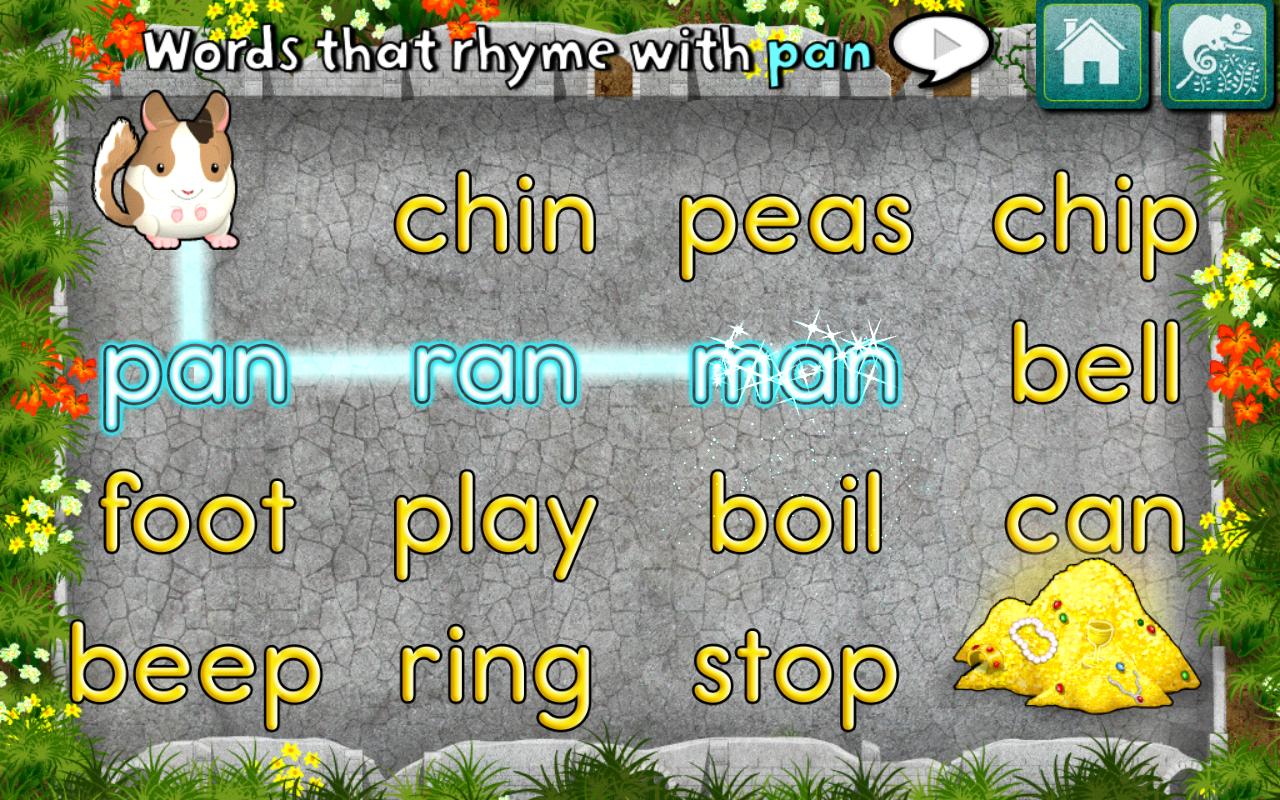Open the Home menu icon

pos(1092,56)
